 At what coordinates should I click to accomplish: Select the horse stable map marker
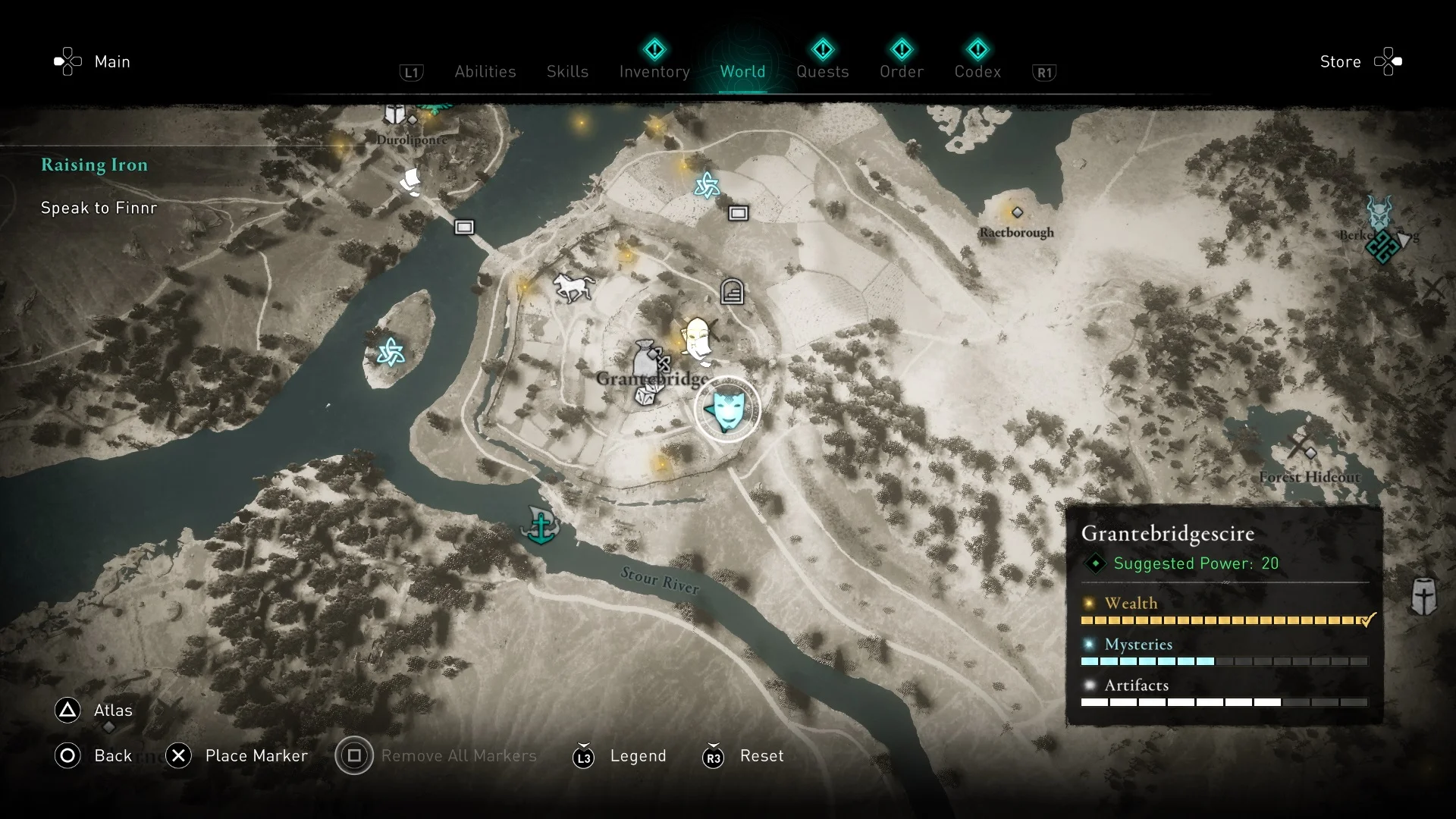click(x=573, y=287)
